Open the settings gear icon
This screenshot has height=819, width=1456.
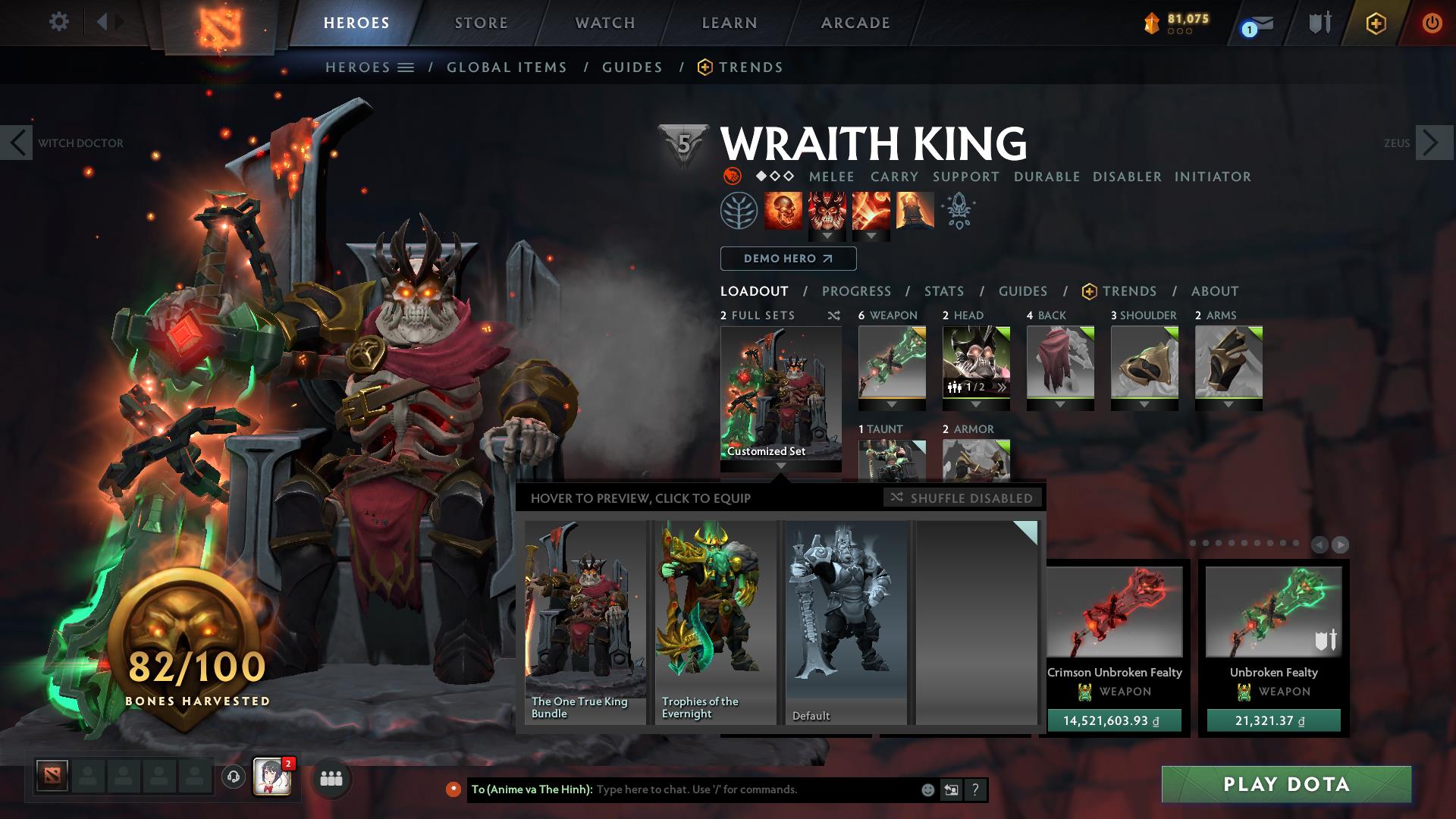tap(58, 22)
